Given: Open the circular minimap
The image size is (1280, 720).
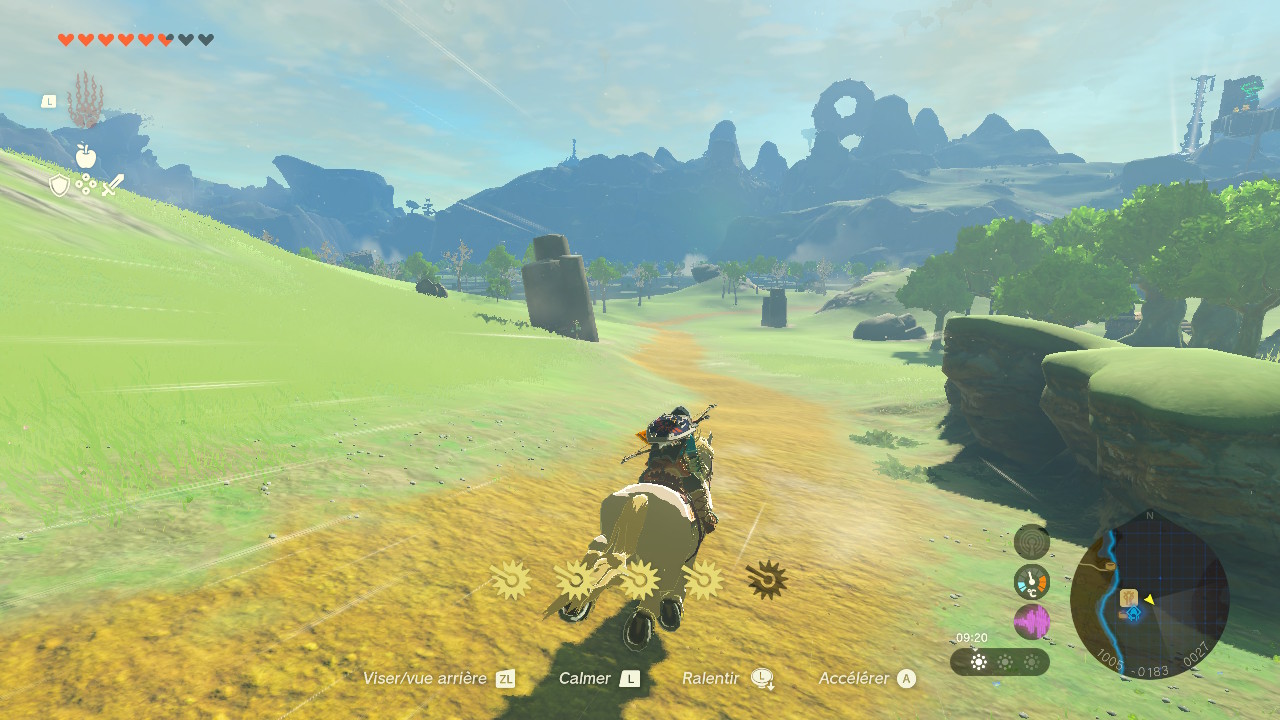Looking at the screenshot, I should click(x=1149, y=594).
